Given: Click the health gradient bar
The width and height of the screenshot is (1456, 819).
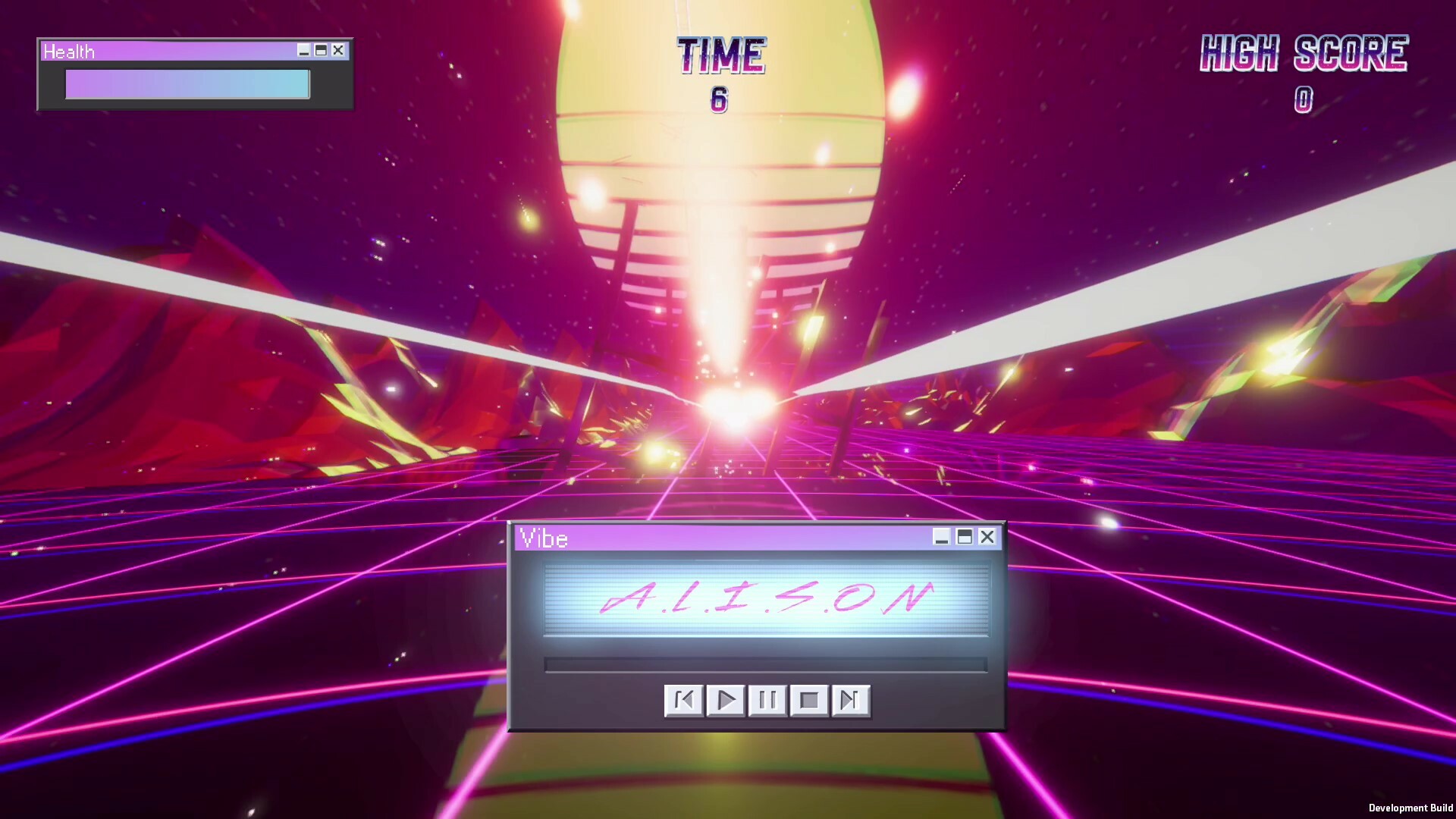Looking at the screenshot, I should click(187, 84).
